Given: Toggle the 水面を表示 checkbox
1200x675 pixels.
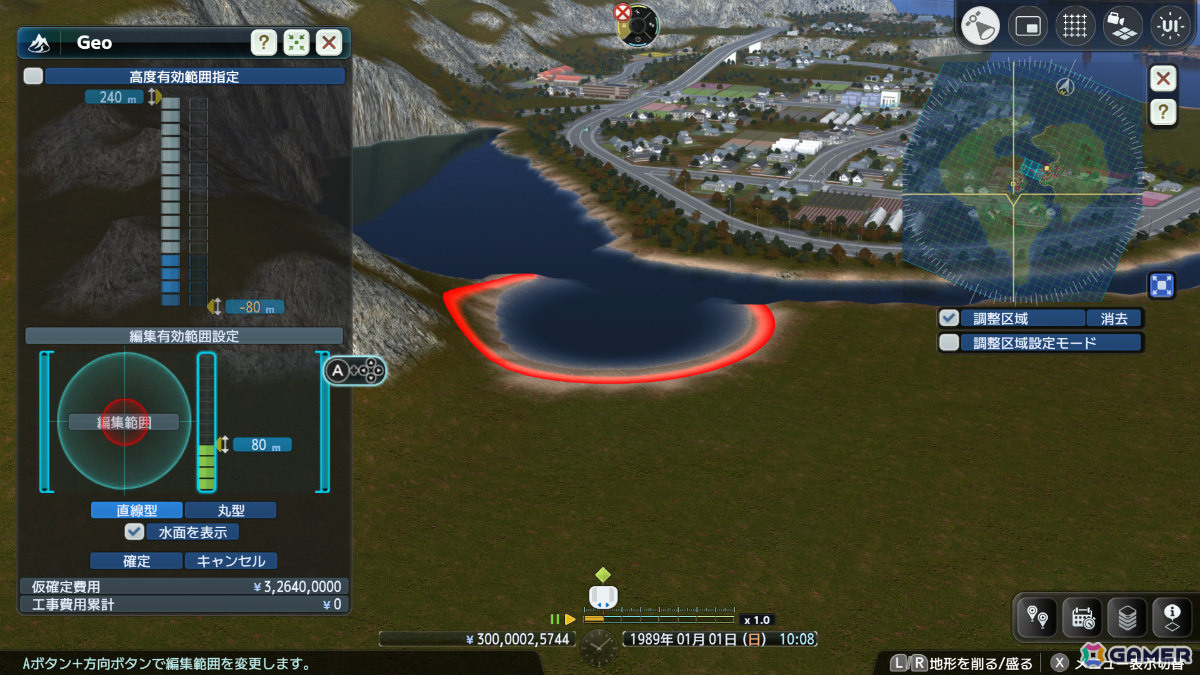Looking at the screenshot, I should [x=135, y=532].
